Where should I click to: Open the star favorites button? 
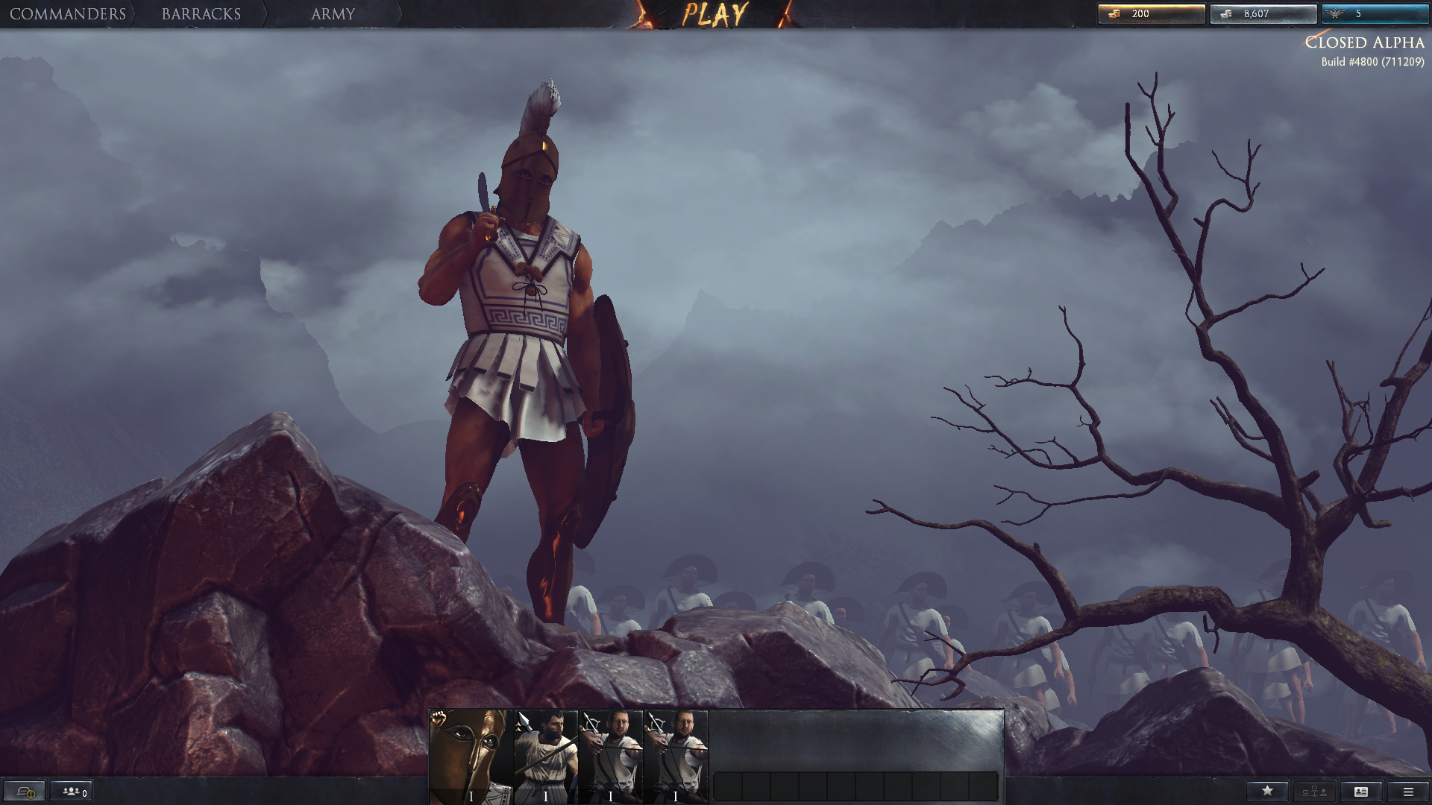(x=1267, y=791)
